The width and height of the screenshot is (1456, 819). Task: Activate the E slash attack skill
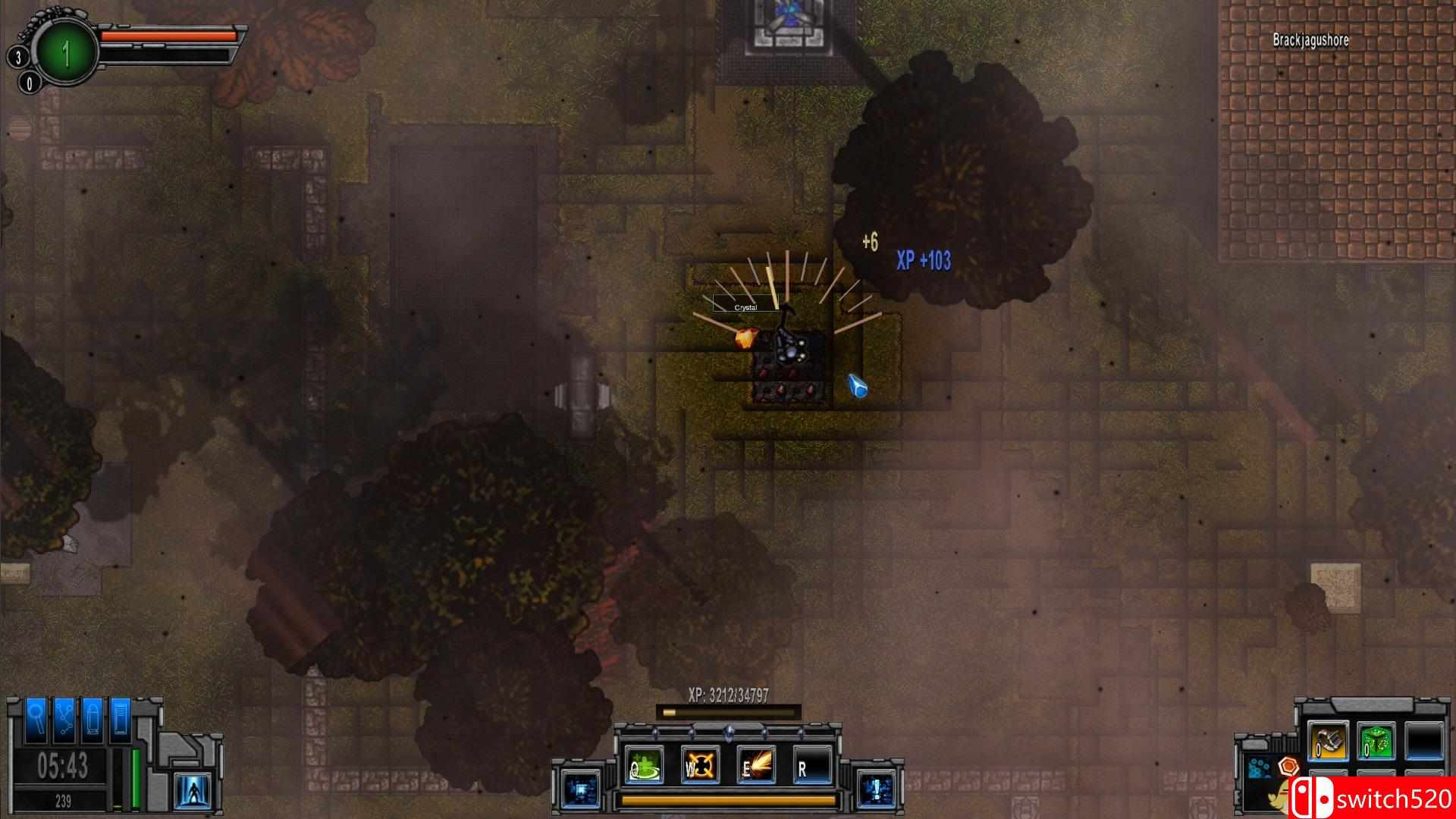[757, 764]
